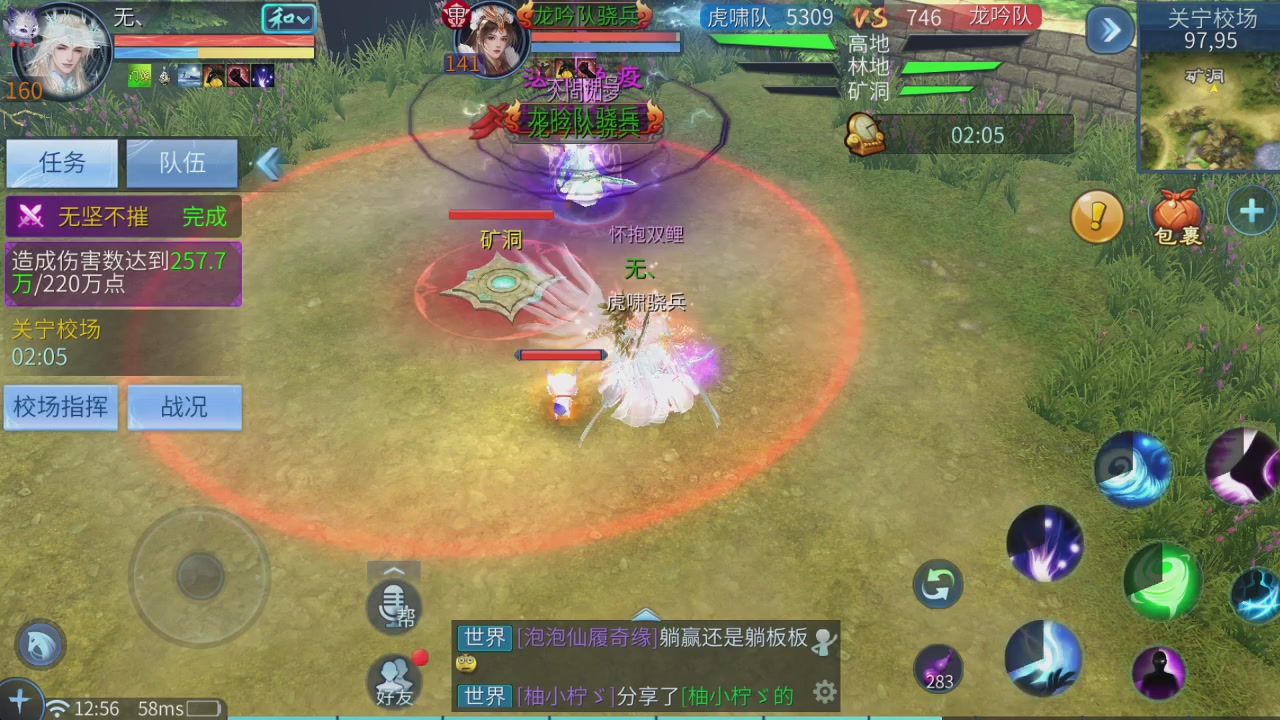Screen dimensions: 1280x720
Task: Open 校场指挥 command options
Action: (60, 407)
